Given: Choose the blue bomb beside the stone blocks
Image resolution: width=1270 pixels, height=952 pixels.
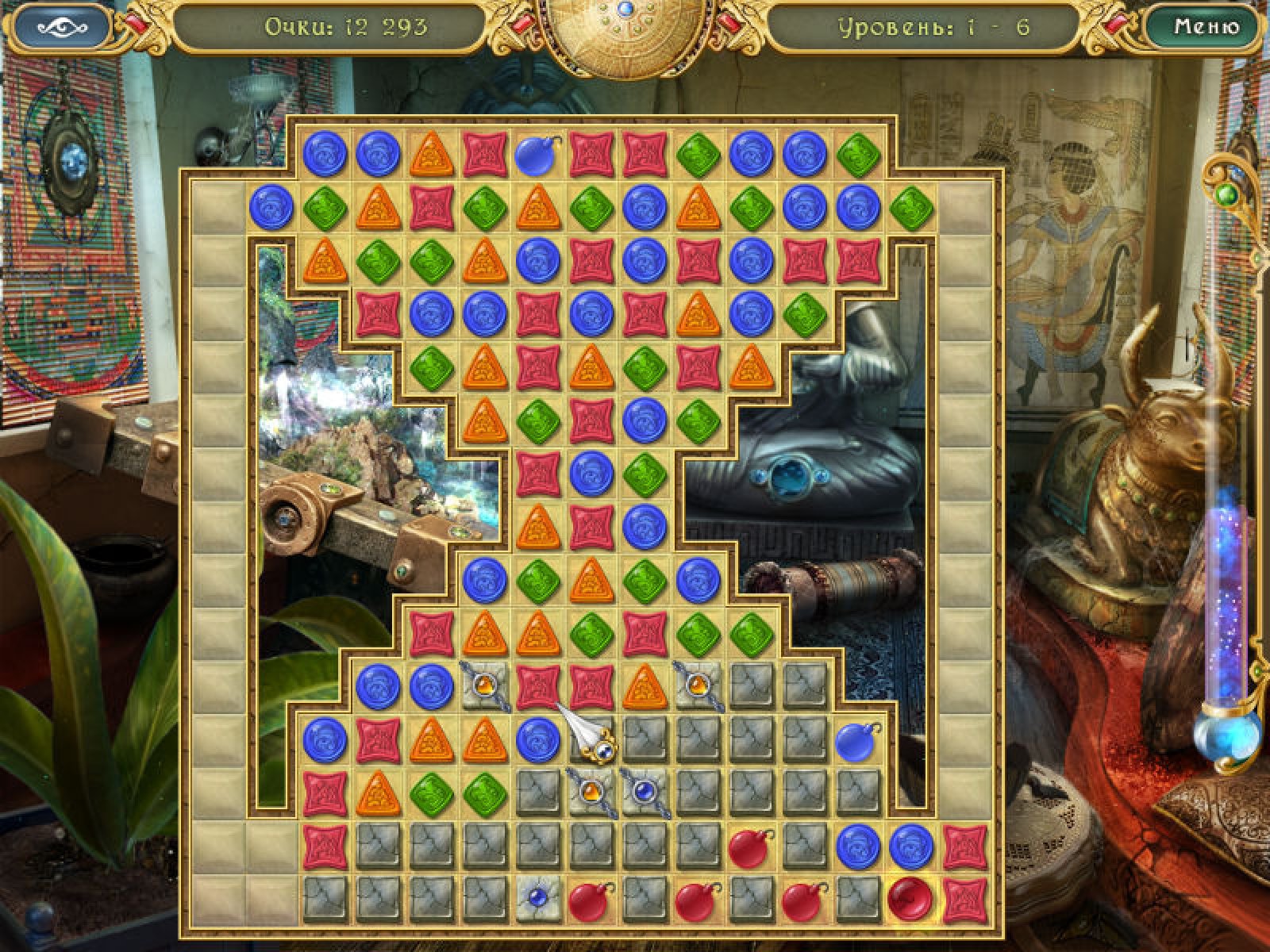Looking at the screenshot, I should [856, 739].
